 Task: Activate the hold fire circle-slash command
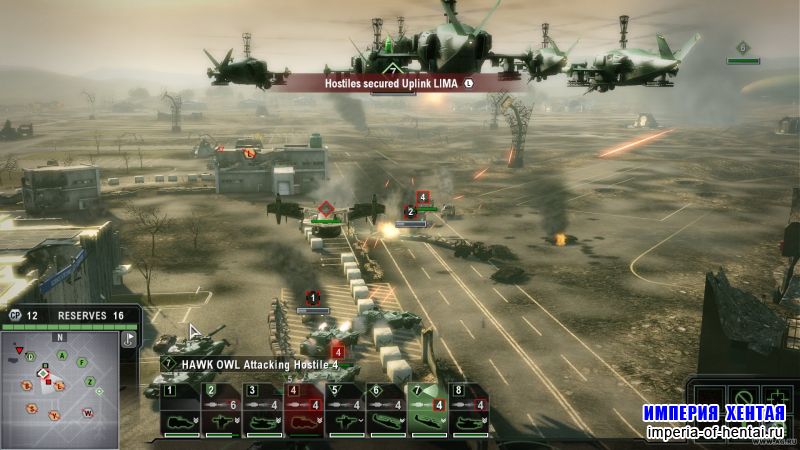click(x=743, y=398)
